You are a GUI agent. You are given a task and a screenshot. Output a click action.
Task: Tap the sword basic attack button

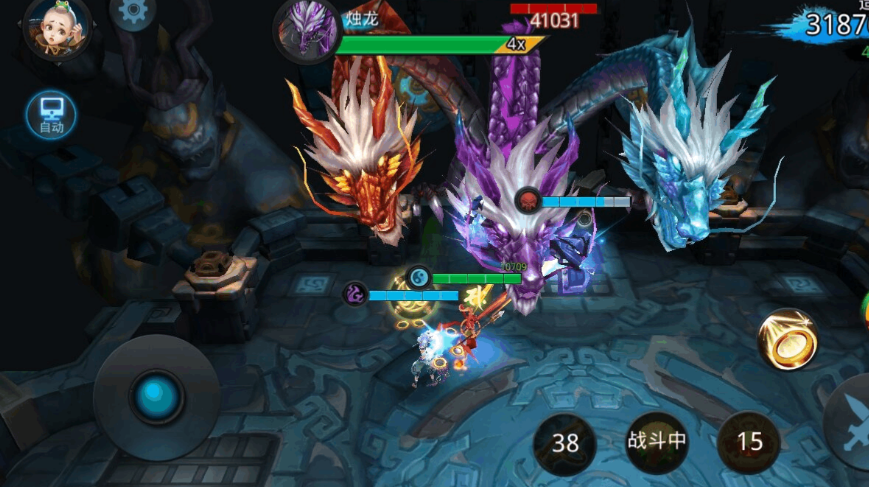[x=850, y=422]
